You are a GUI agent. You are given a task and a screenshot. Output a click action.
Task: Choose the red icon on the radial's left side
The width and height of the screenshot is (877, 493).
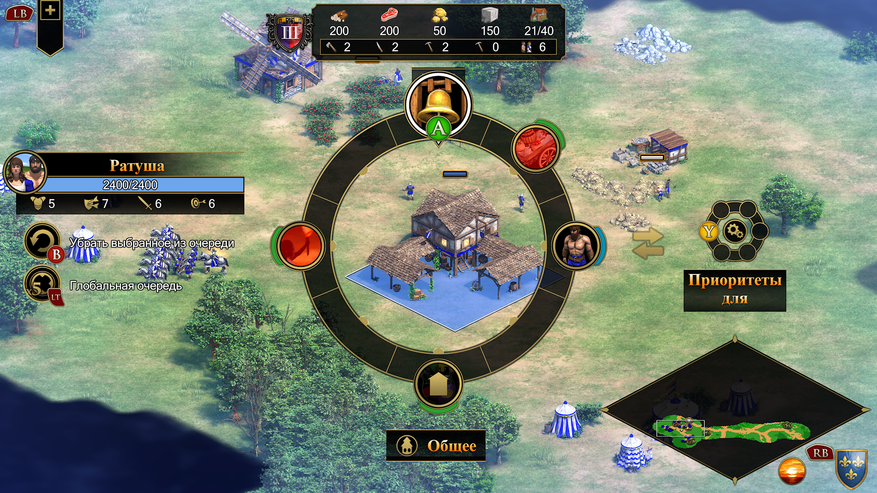[297, 243]
